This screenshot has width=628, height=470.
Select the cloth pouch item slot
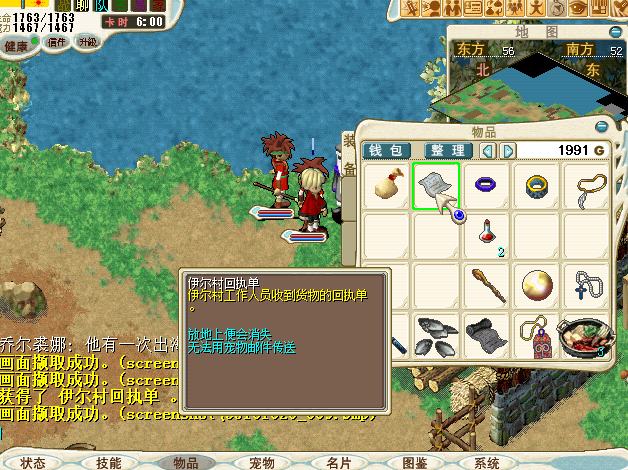(387, 185)
